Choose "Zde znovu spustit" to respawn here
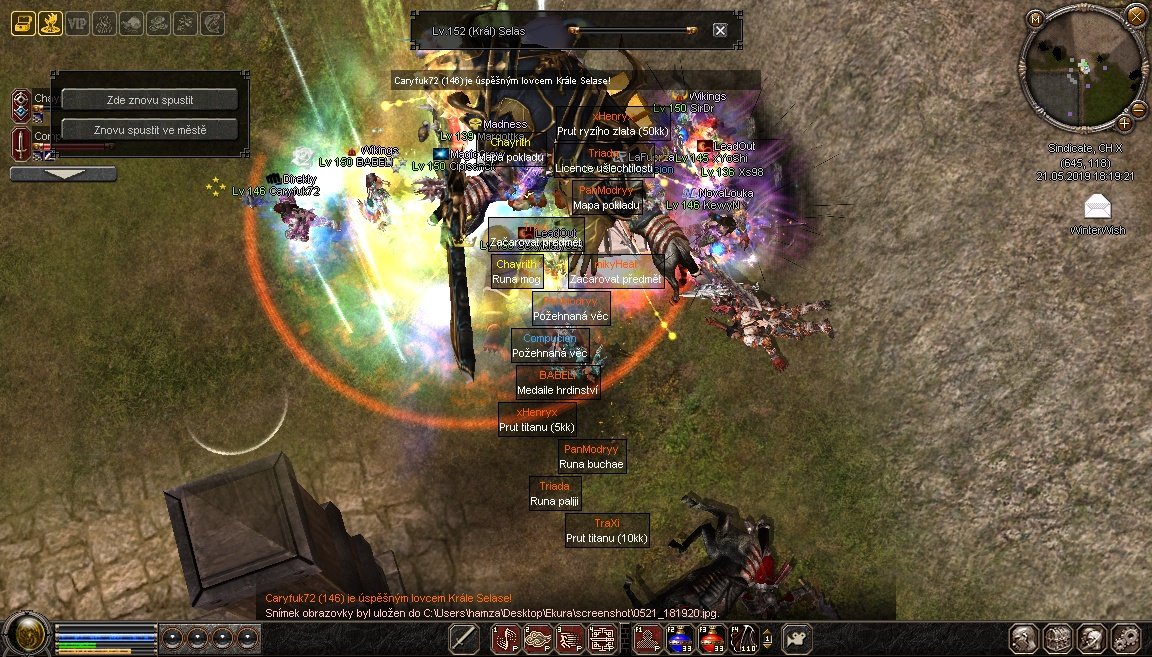1152x657 pixels. tap(150, 100)
